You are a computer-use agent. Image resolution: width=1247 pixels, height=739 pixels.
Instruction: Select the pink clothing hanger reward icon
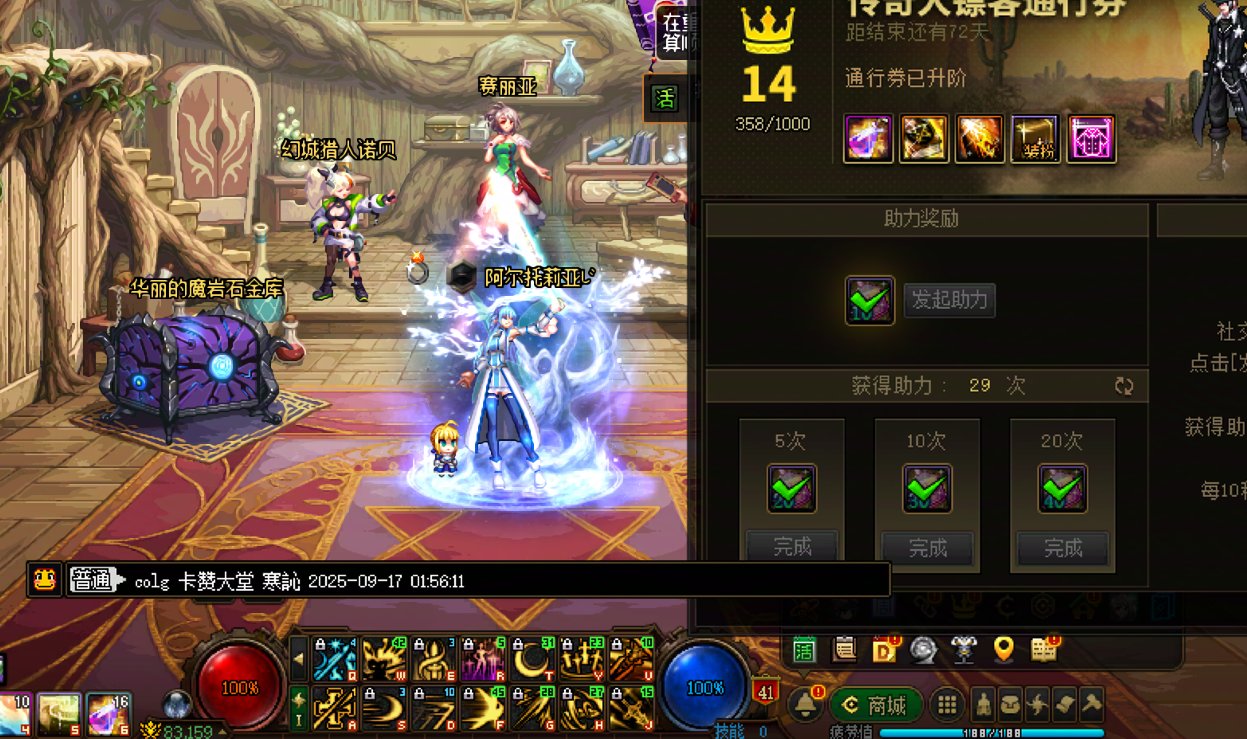[x=1091, y=139]
